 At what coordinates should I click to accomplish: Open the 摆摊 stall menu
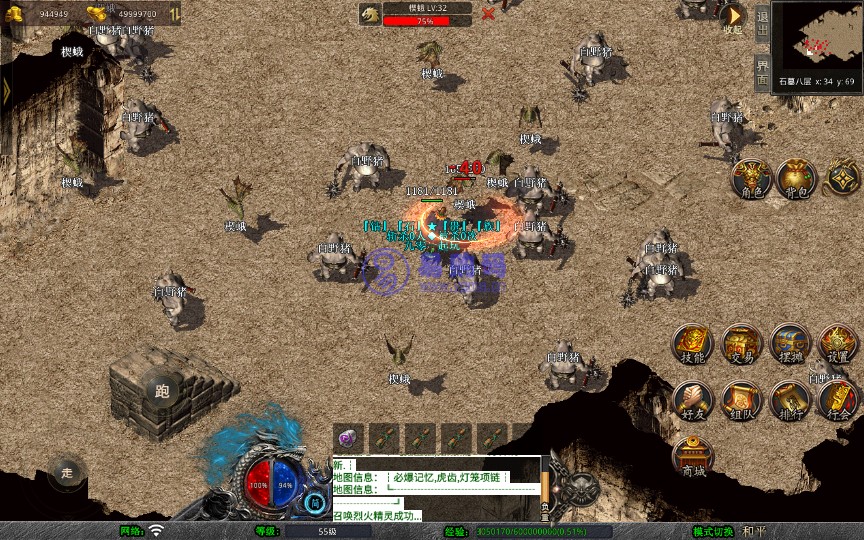tap(789, 343)
